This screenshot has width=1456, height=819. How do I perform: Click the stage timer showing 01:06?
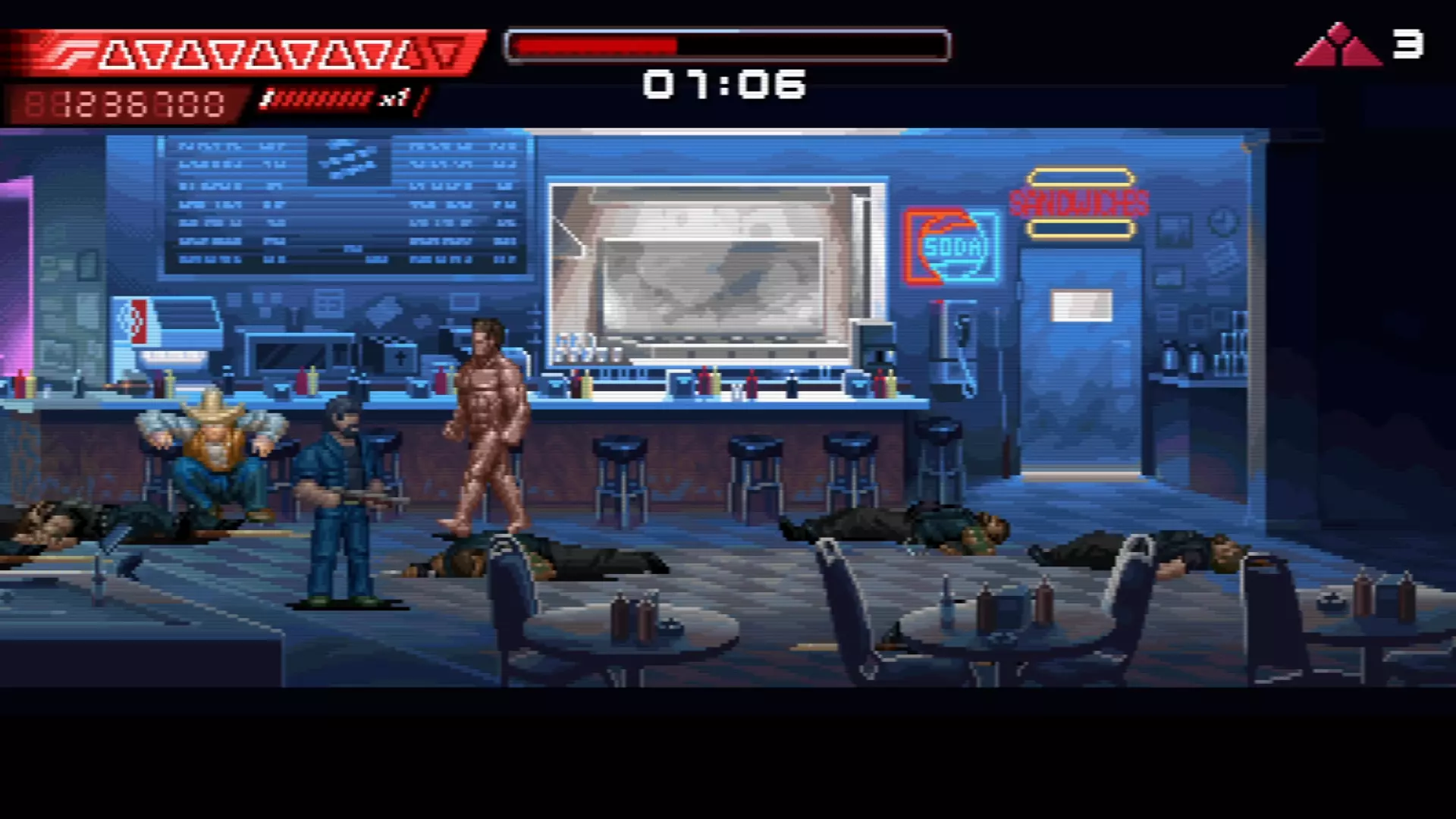(724, 83)
